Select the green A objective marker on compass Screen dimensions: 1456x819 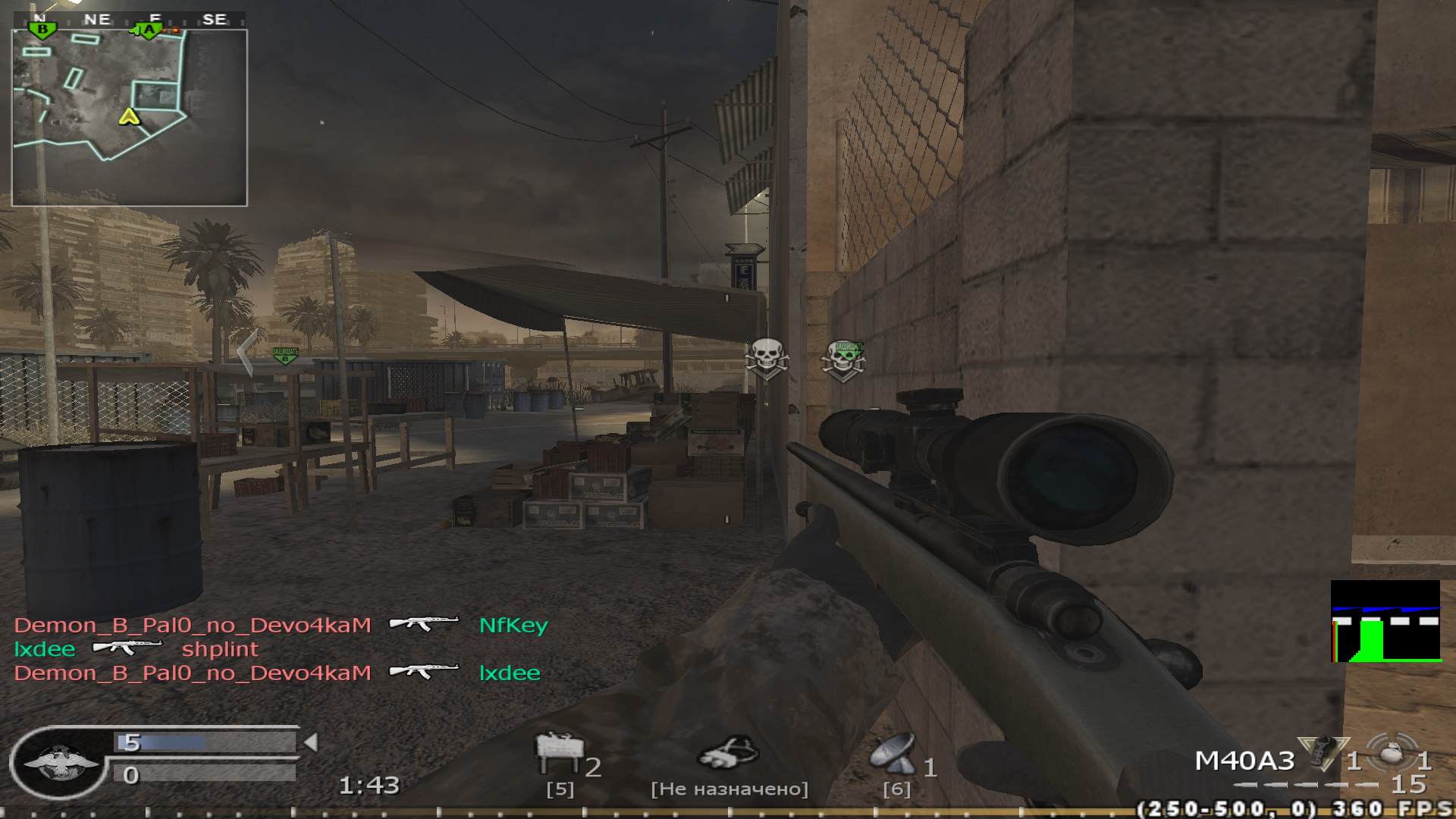pyautogui.click(x=149, y=30)
